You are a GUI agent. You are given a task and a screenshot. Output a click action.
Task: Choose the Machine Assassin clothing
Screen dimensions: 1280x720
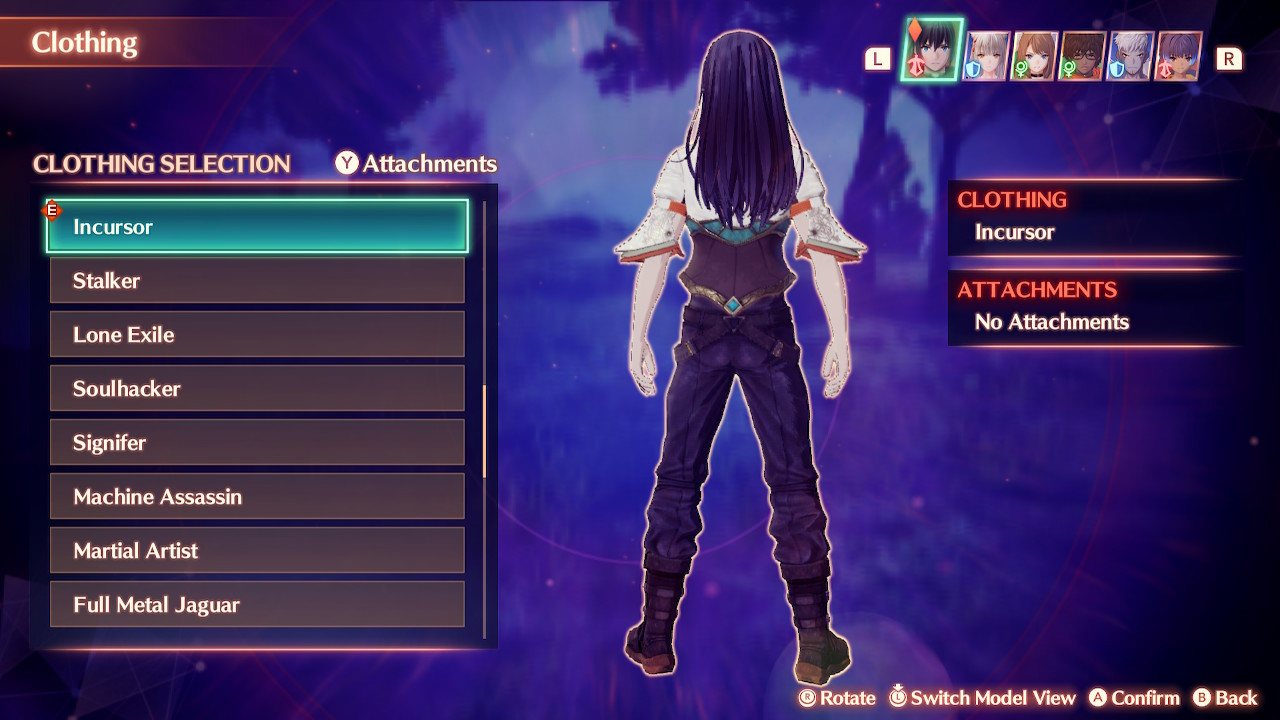(x=257, y=496)
